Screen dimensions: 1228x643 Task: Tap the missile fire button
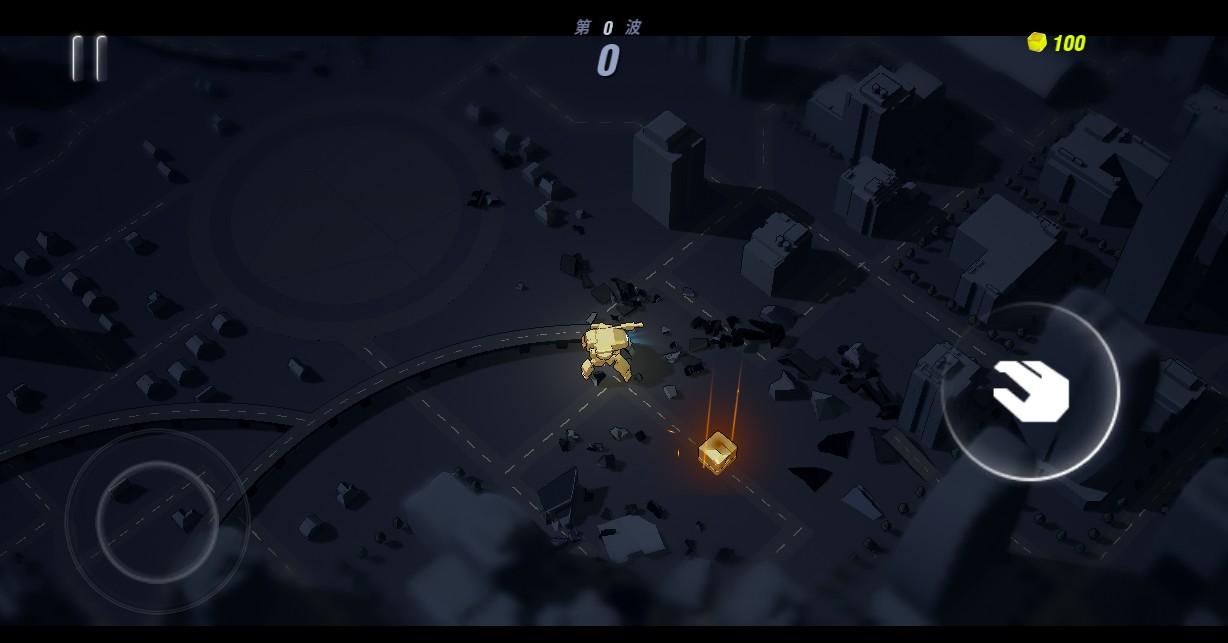coord(1030,392)
